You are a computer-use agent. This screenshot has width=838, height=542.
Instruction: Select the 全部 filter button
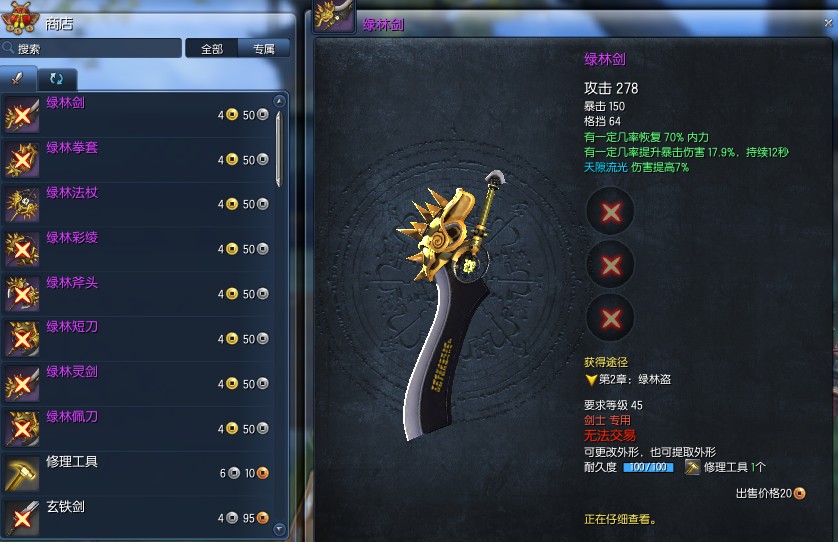(x=212, y=48)
